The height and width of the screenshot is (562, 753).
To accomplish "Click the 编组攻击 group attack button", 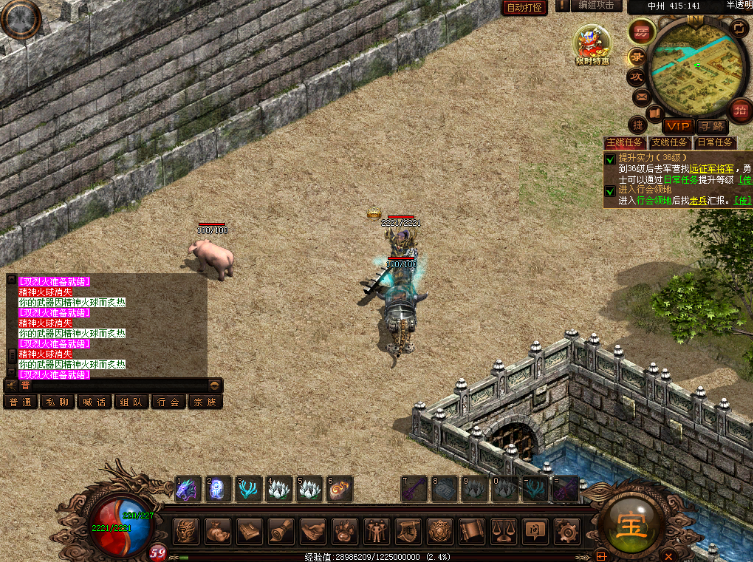I will pyautogui.click(x=599, y=6).
